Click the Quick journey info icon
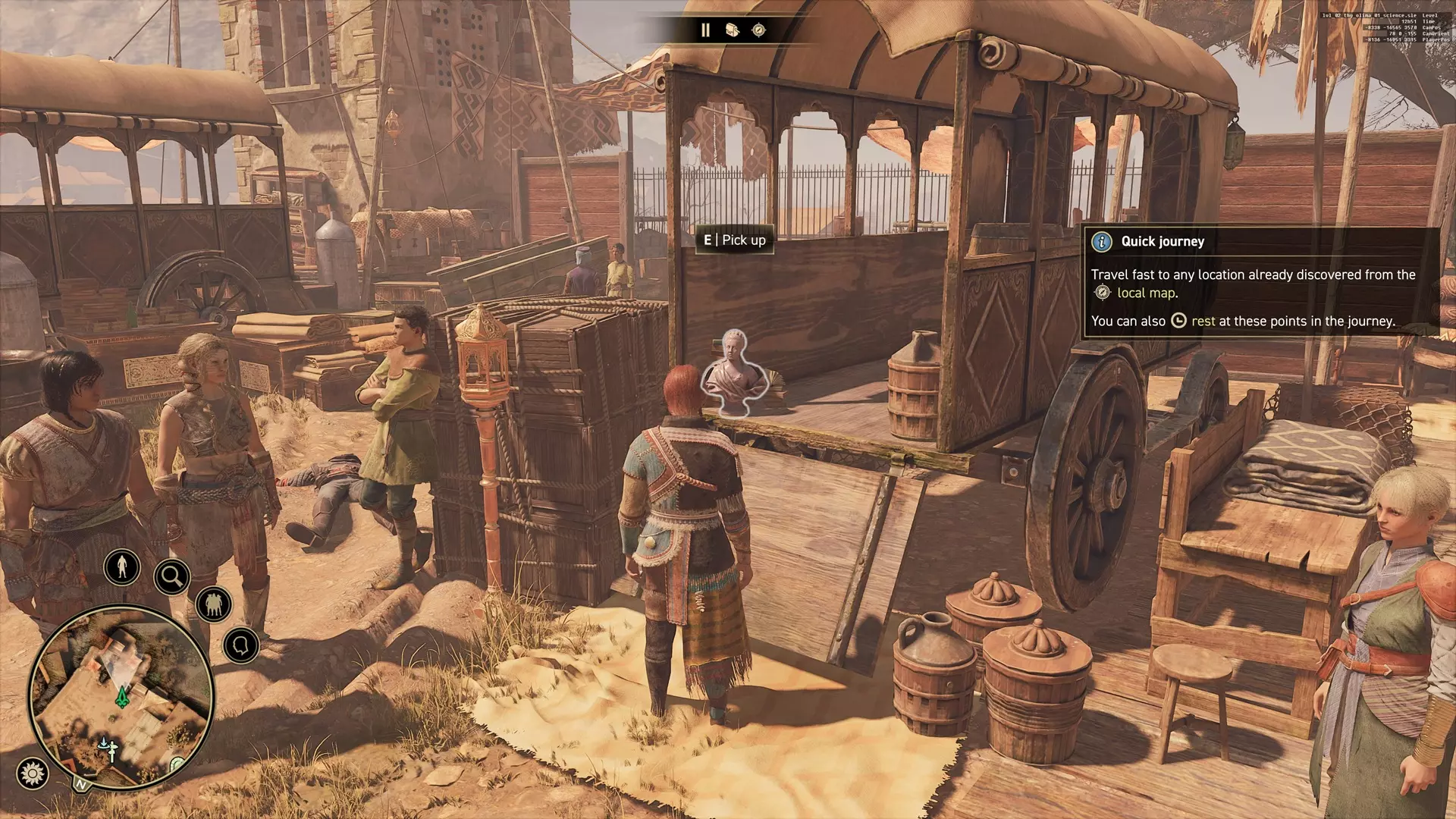Image resolution: width=1456 pixels, height=819 pixels. tap(1101, 242)
